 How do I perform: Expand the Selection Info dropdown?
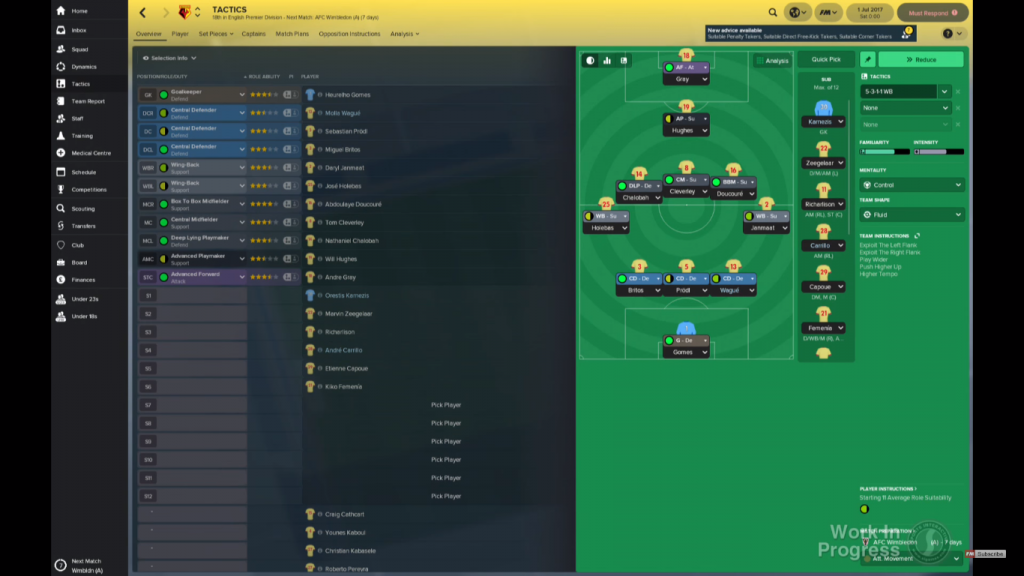(x=168, y=58)
